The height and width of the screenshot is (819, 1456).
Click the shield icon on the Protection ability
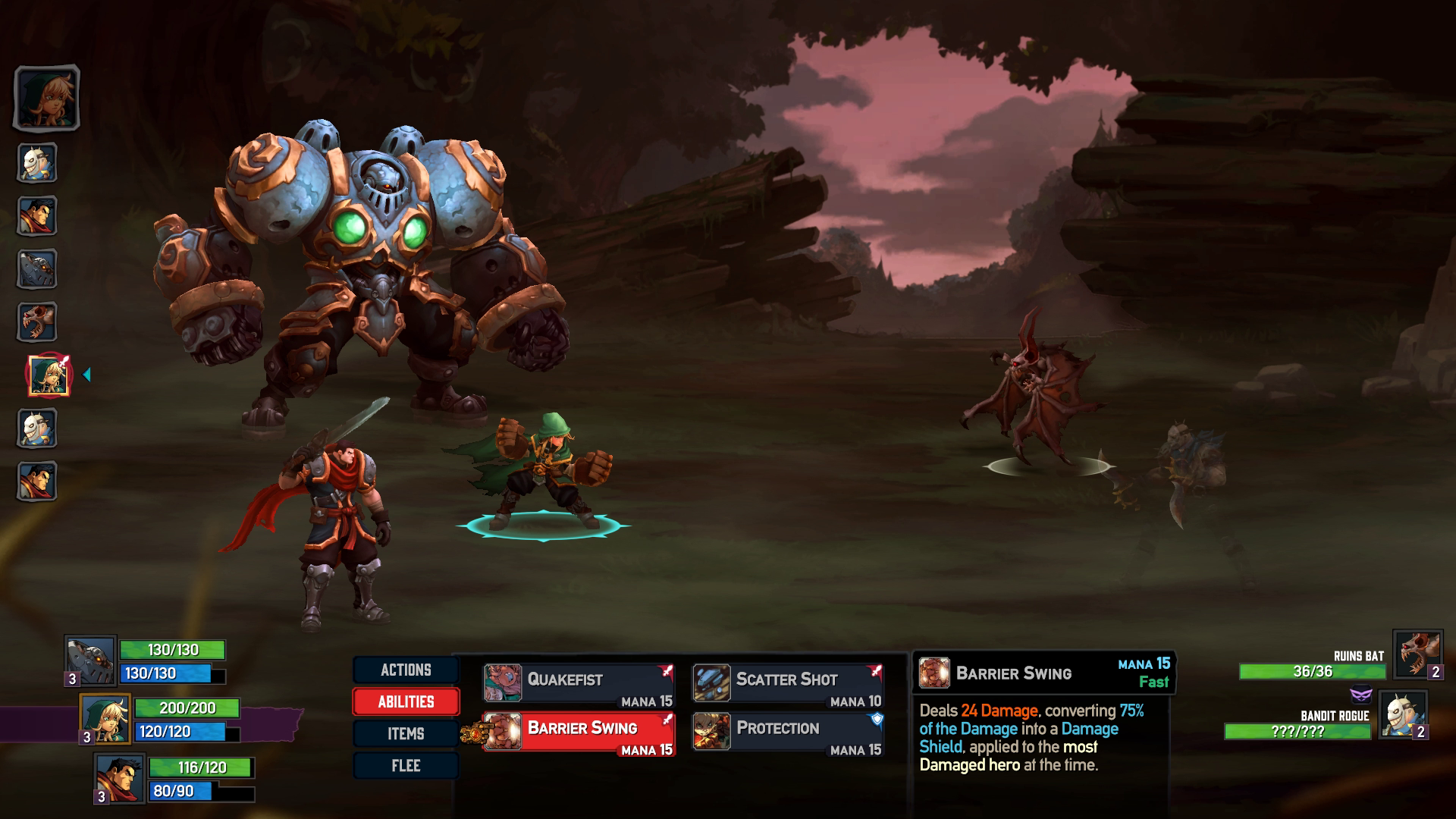coord(878,720)
